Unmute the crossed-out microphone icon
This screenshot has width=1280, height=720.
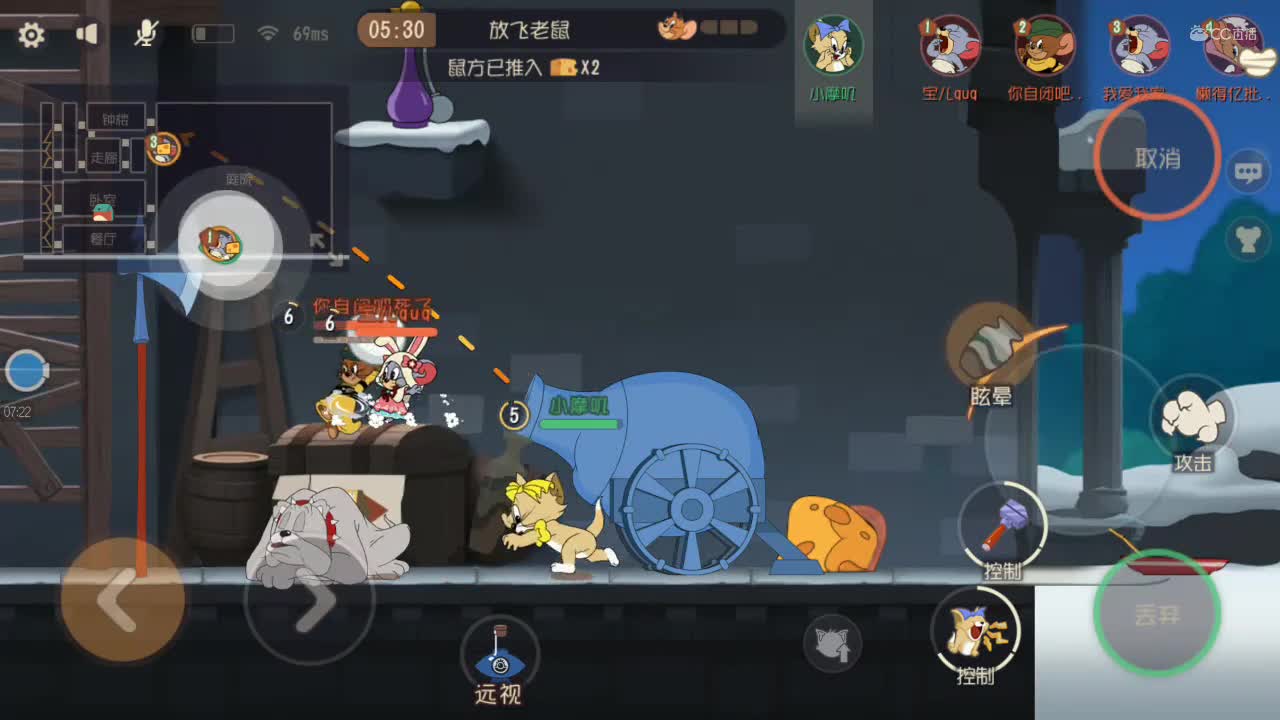click(143, 33)
